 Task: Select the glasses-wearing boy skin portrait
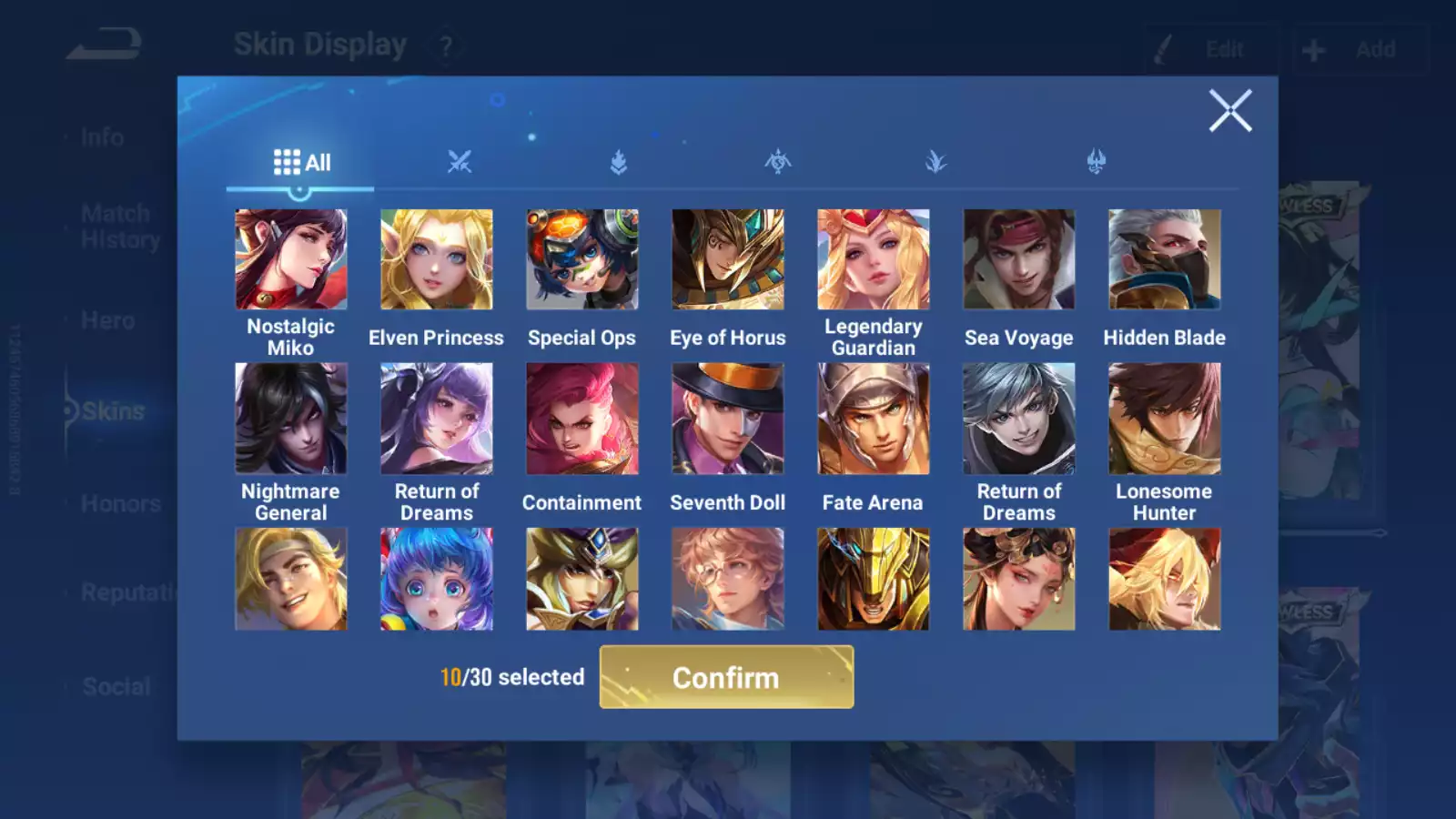[728, 579]
